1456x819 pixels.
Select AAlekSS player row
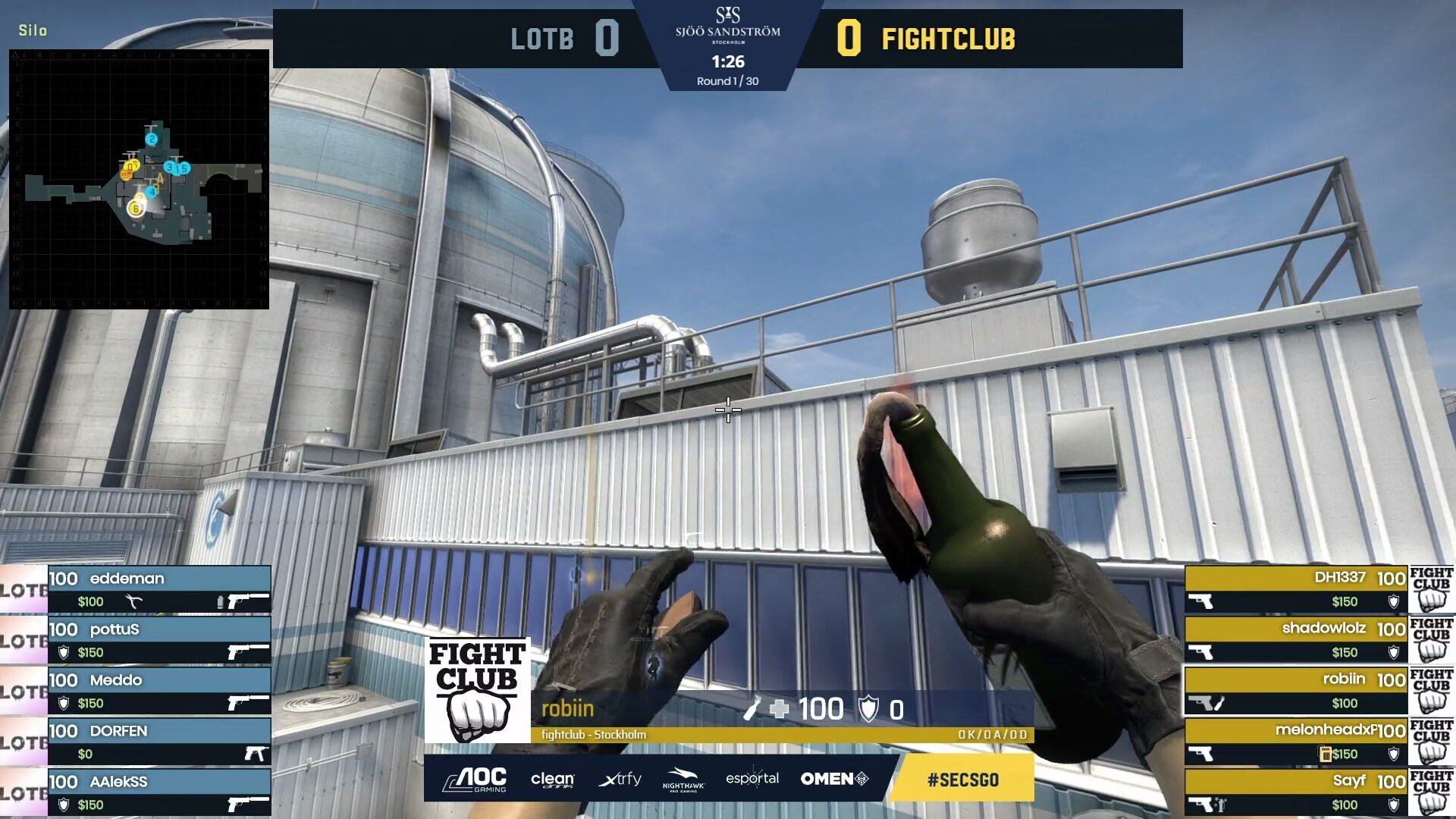158,792
